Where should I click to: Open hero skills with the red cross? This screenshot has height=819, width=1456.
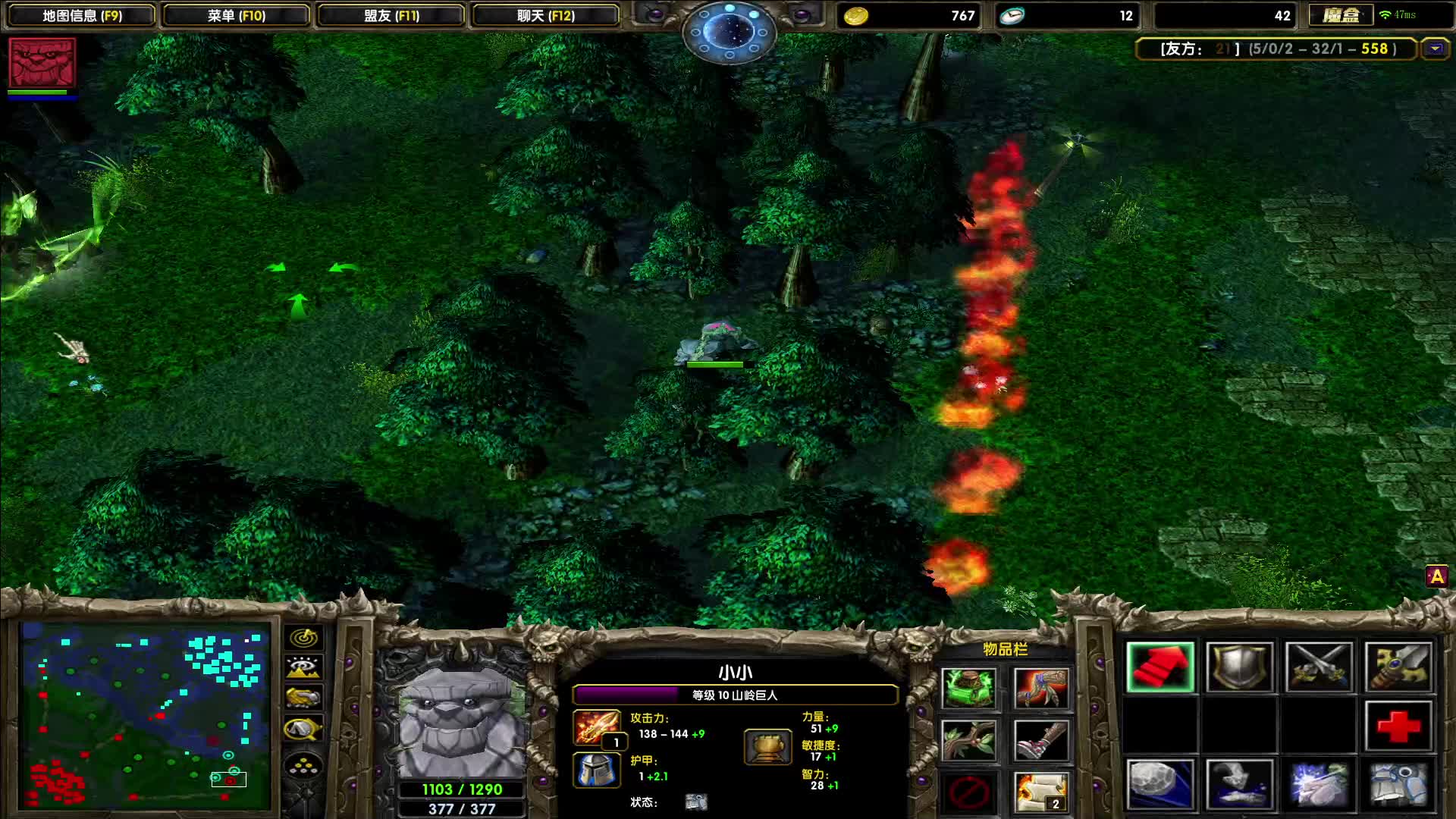[1398, 726]
